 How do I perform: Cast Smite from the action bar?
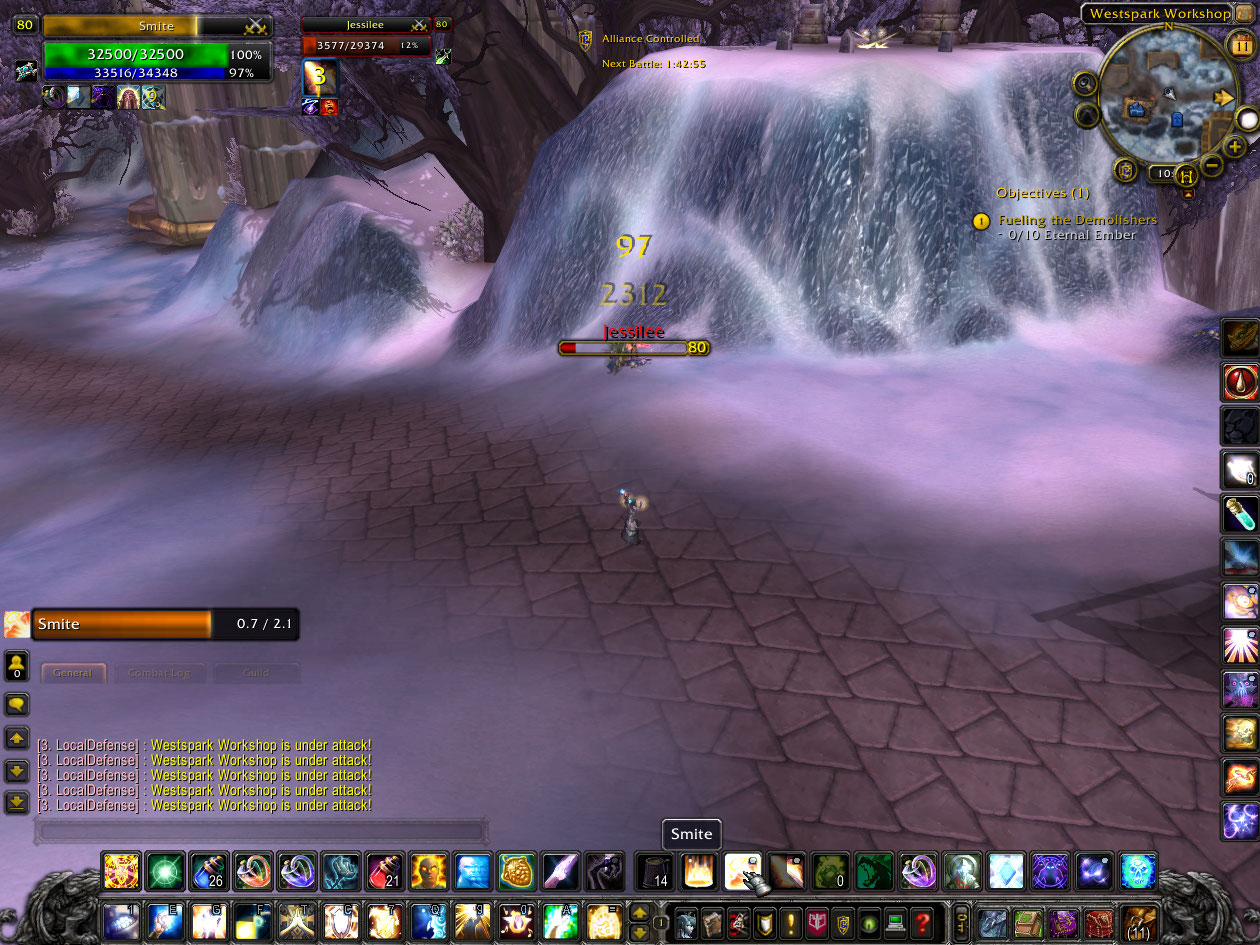coord(743,871)
